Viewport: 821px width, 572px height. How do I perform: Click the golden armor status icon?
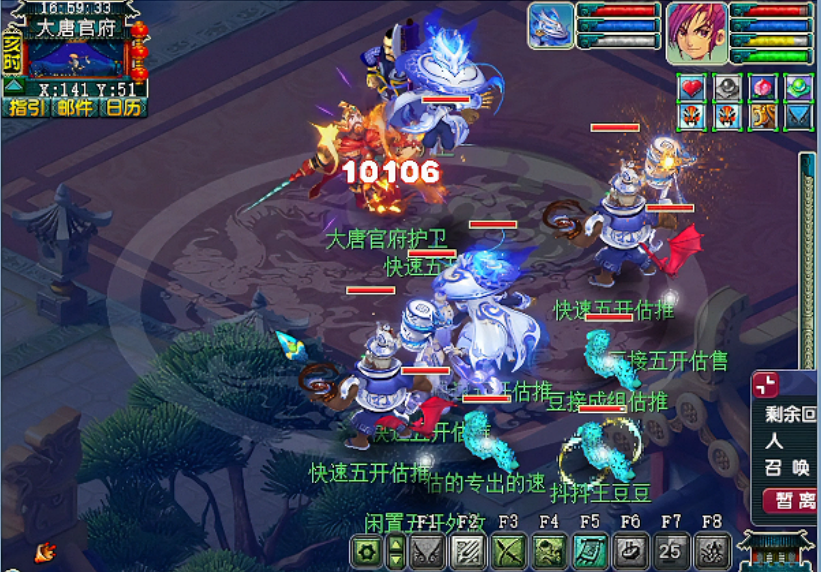click(763, 117)
